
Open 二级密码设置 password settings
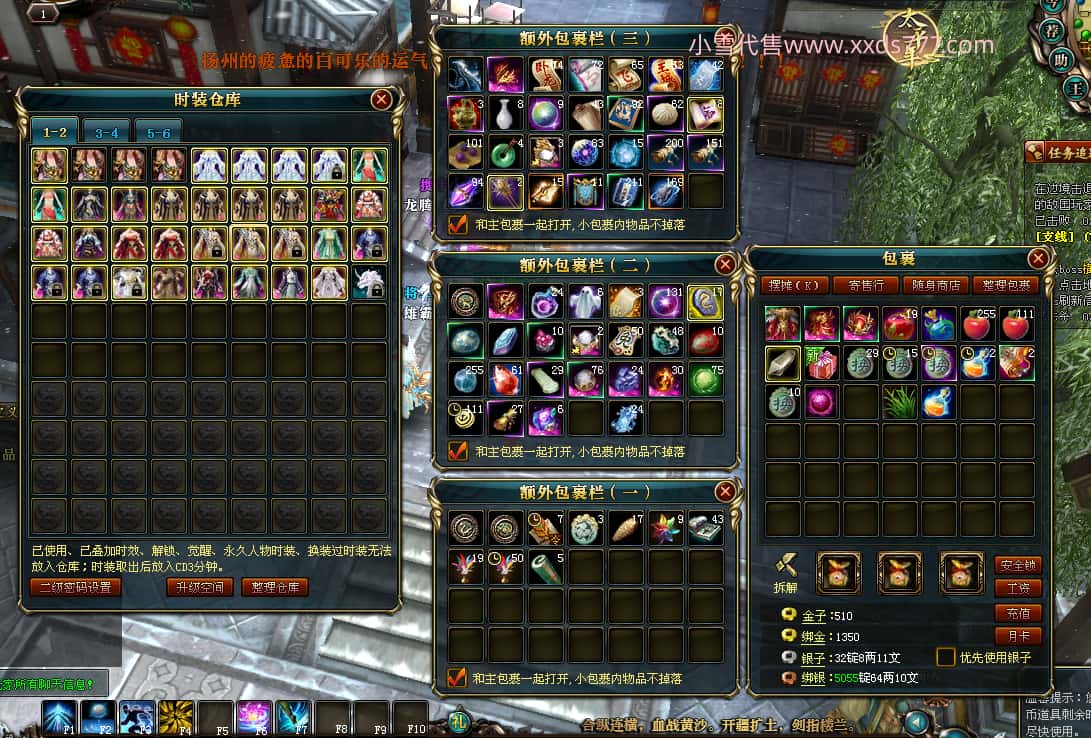tap(76, 587)
